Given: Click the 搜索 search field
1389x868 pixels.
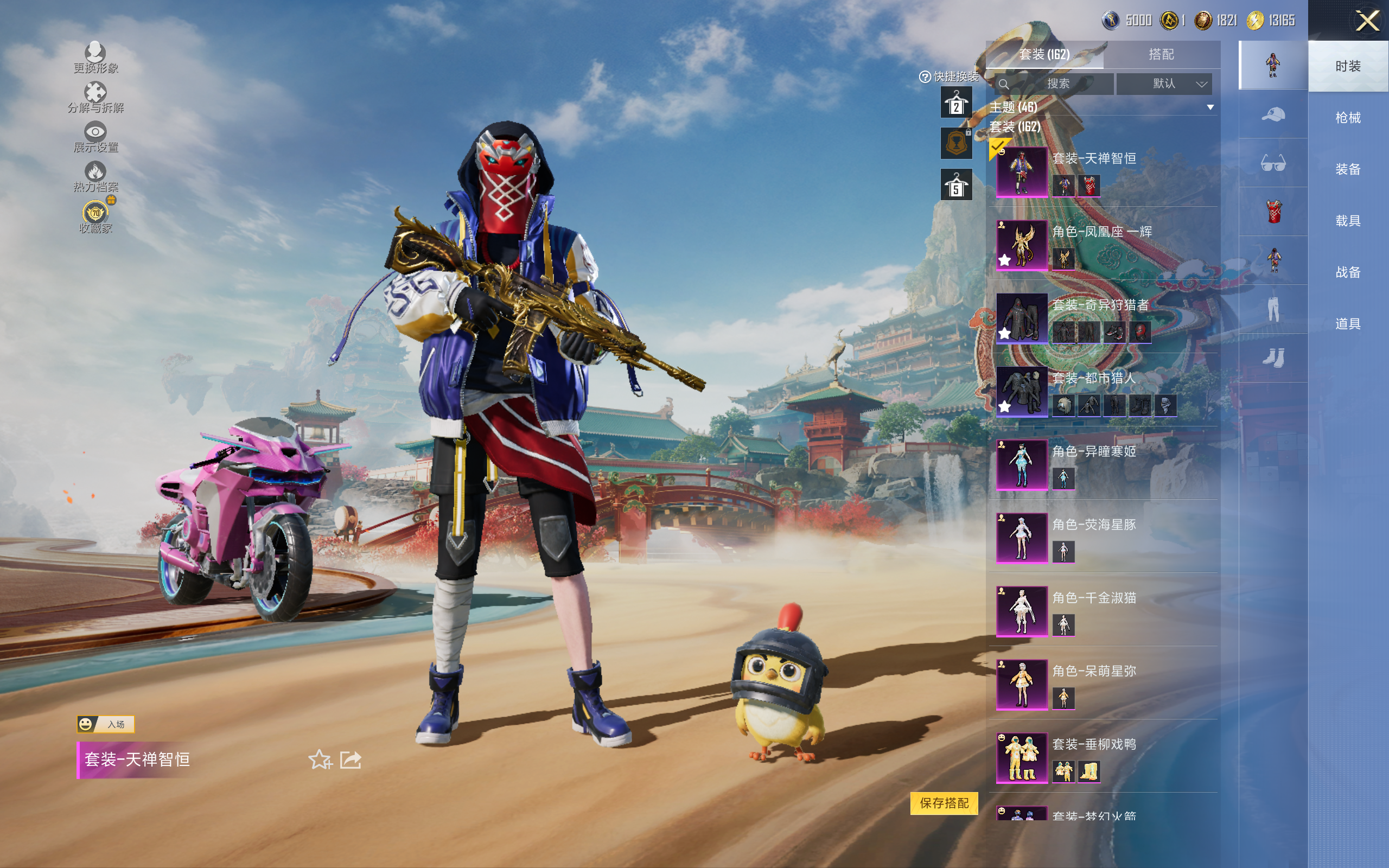Looking at the screenshot, I should click(1057, 84).
